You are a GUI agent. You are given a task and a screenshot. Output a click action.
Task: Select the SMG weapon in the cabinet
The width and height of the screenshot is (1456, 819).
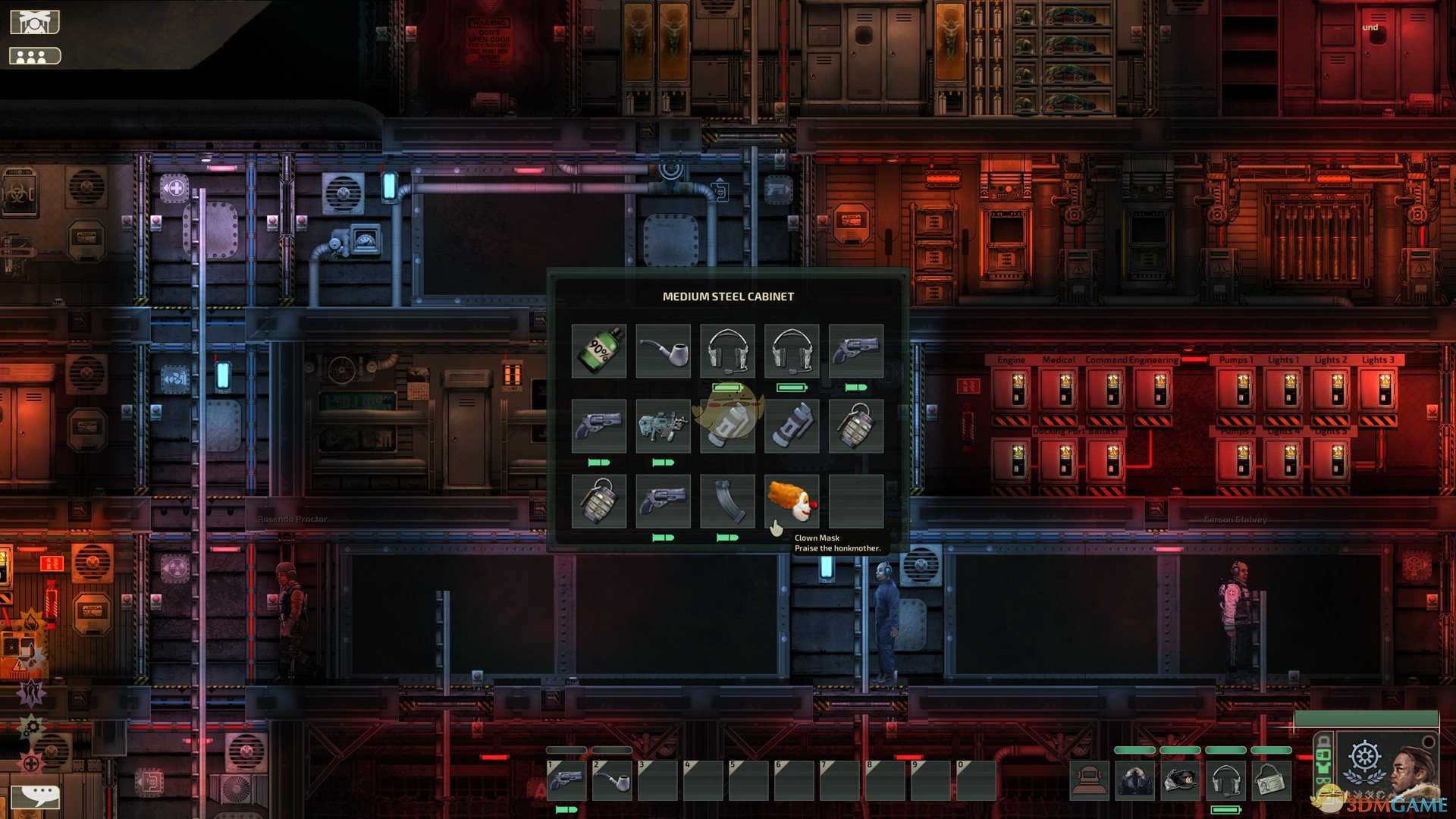(663, 425)
